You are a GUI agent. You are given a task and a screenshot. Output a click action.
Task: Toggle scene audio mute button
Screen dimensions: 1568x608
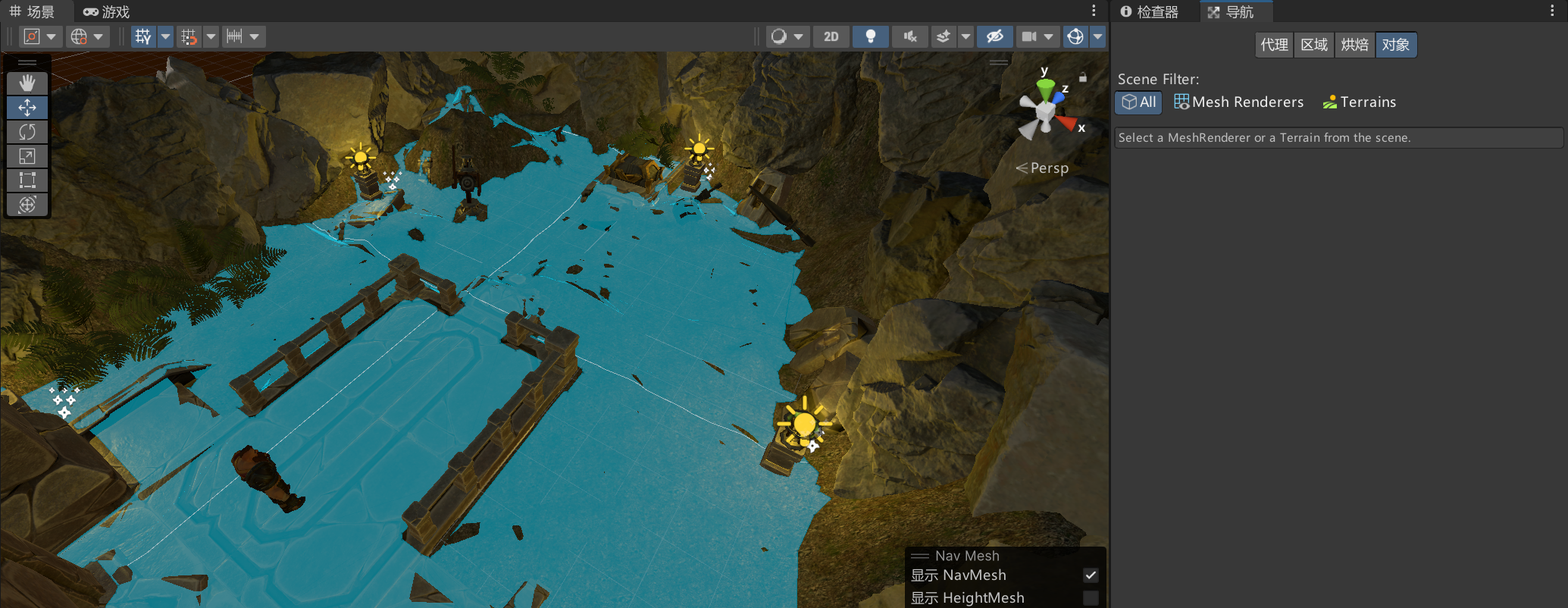coord(910,36)
